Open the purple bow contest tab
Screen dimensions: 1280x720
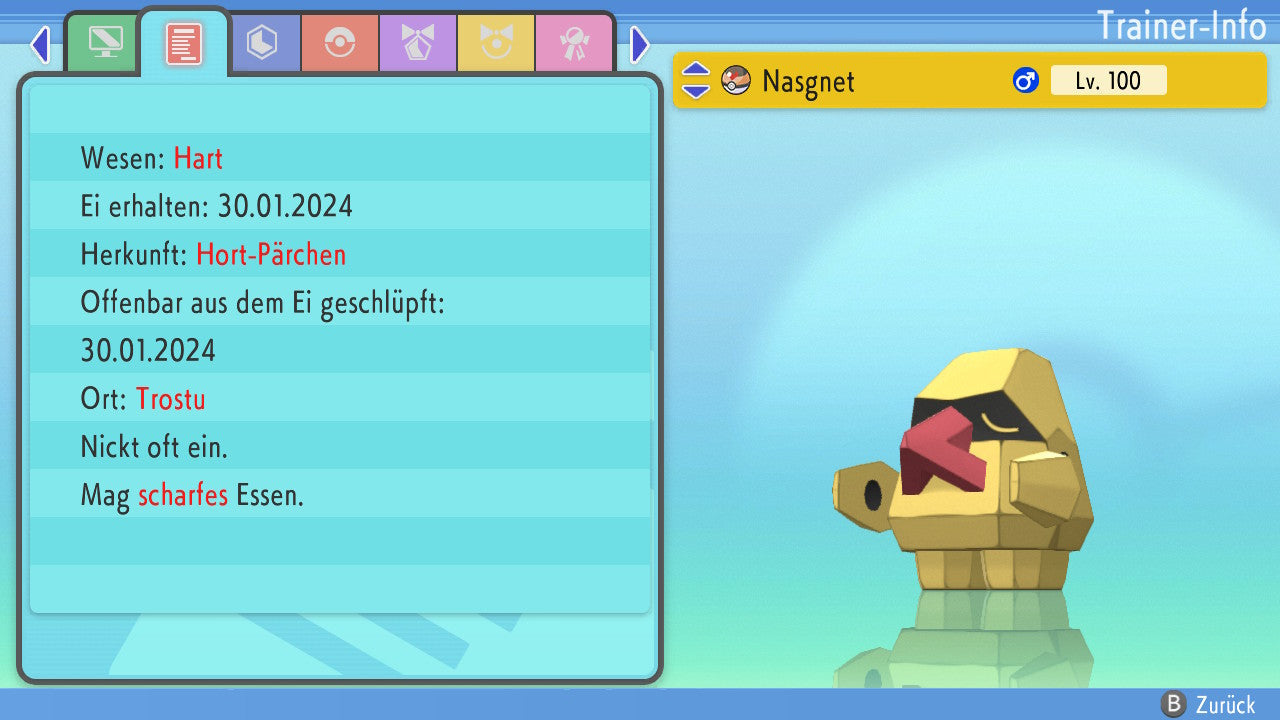[x=418, y=43]
